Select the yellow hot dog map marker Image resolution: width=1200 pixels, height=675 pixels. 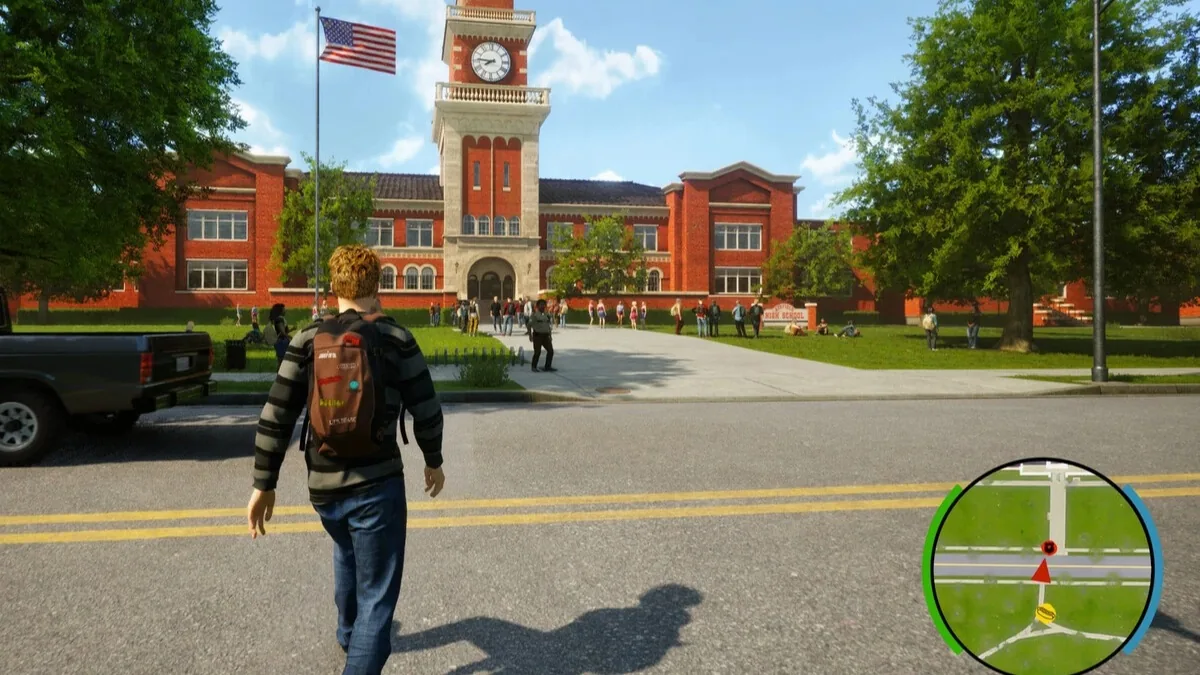pos(1045,614)
